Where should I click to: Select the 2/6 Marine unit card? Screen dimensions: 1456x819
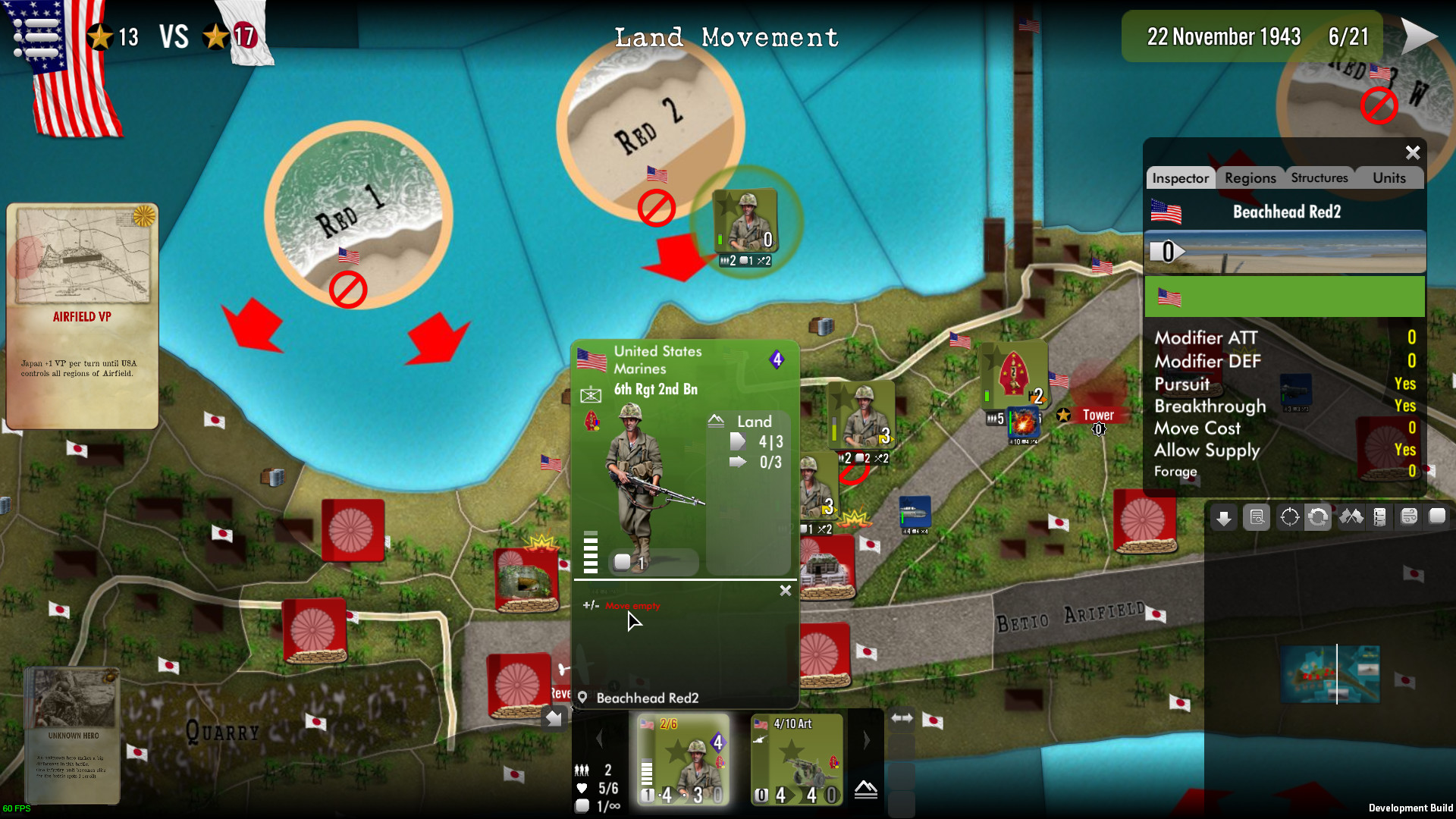coord(682,759)
